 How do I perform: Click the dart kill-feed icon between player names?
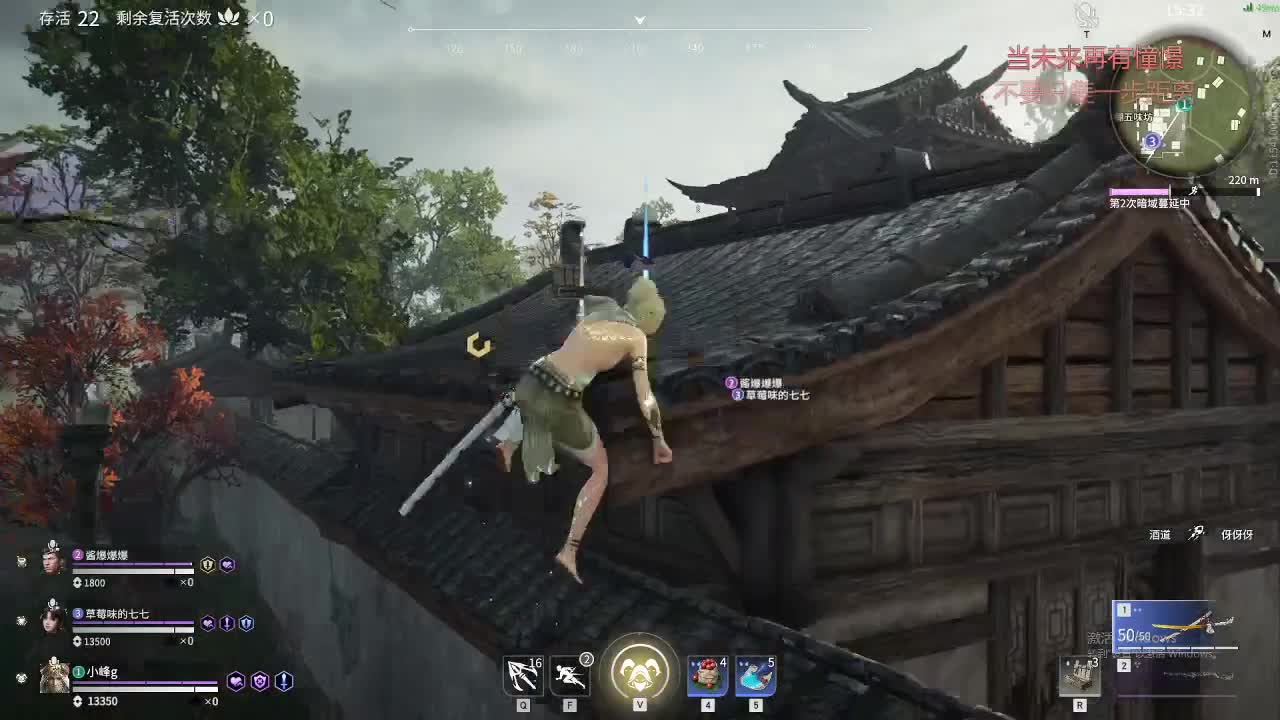1196,533
